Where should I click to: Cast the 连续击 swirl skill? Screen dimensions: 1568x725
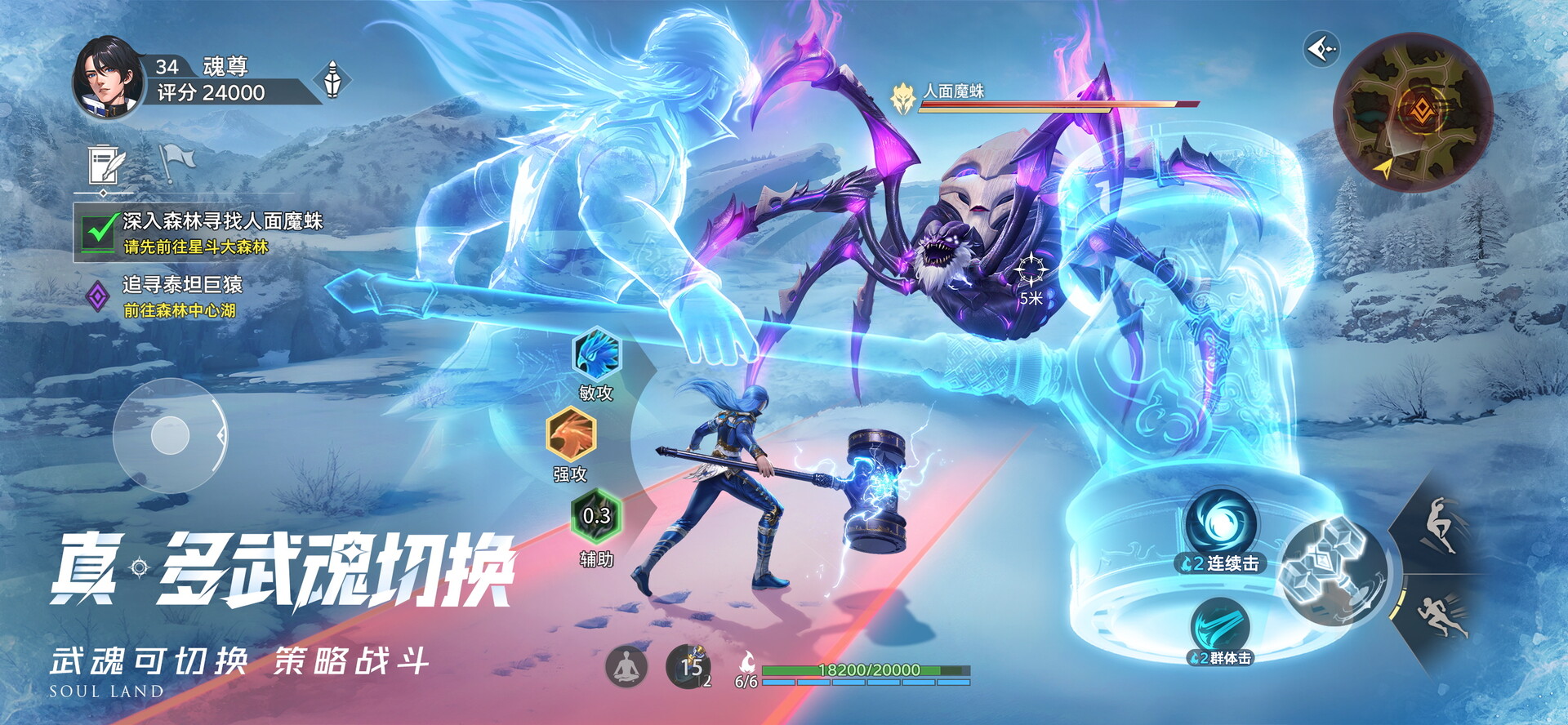click(x=1221, y=526)
